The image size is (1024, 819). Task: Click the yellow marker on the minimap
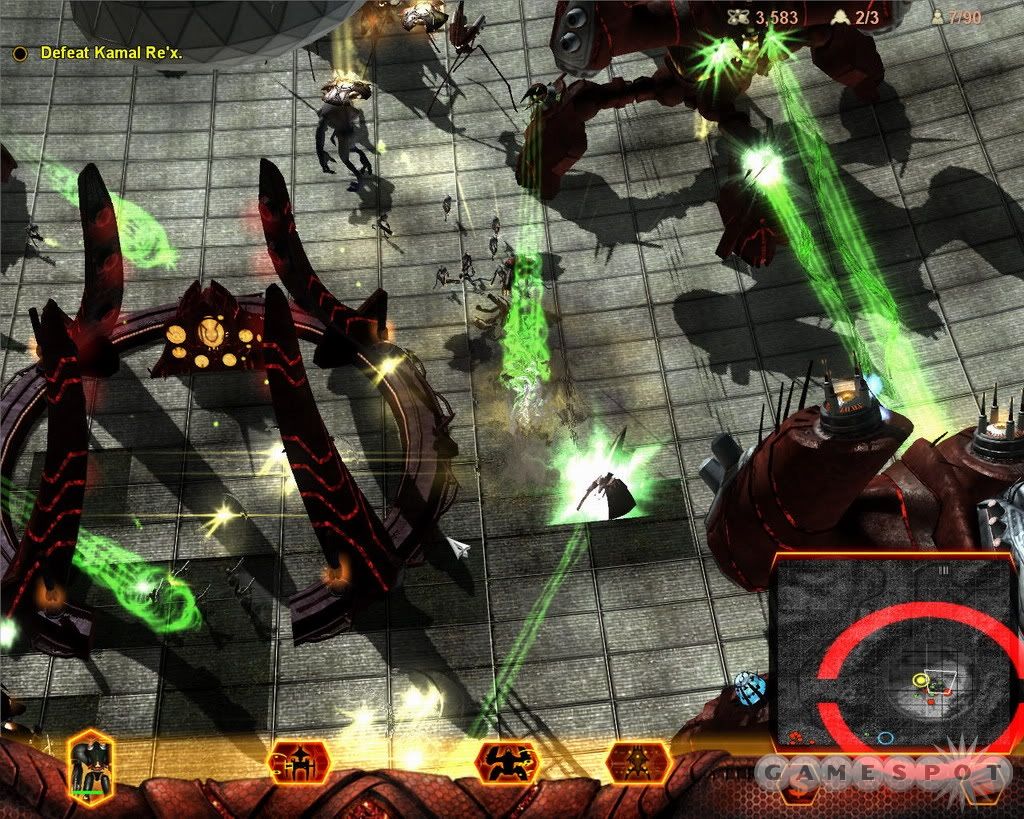pos(921,681)
